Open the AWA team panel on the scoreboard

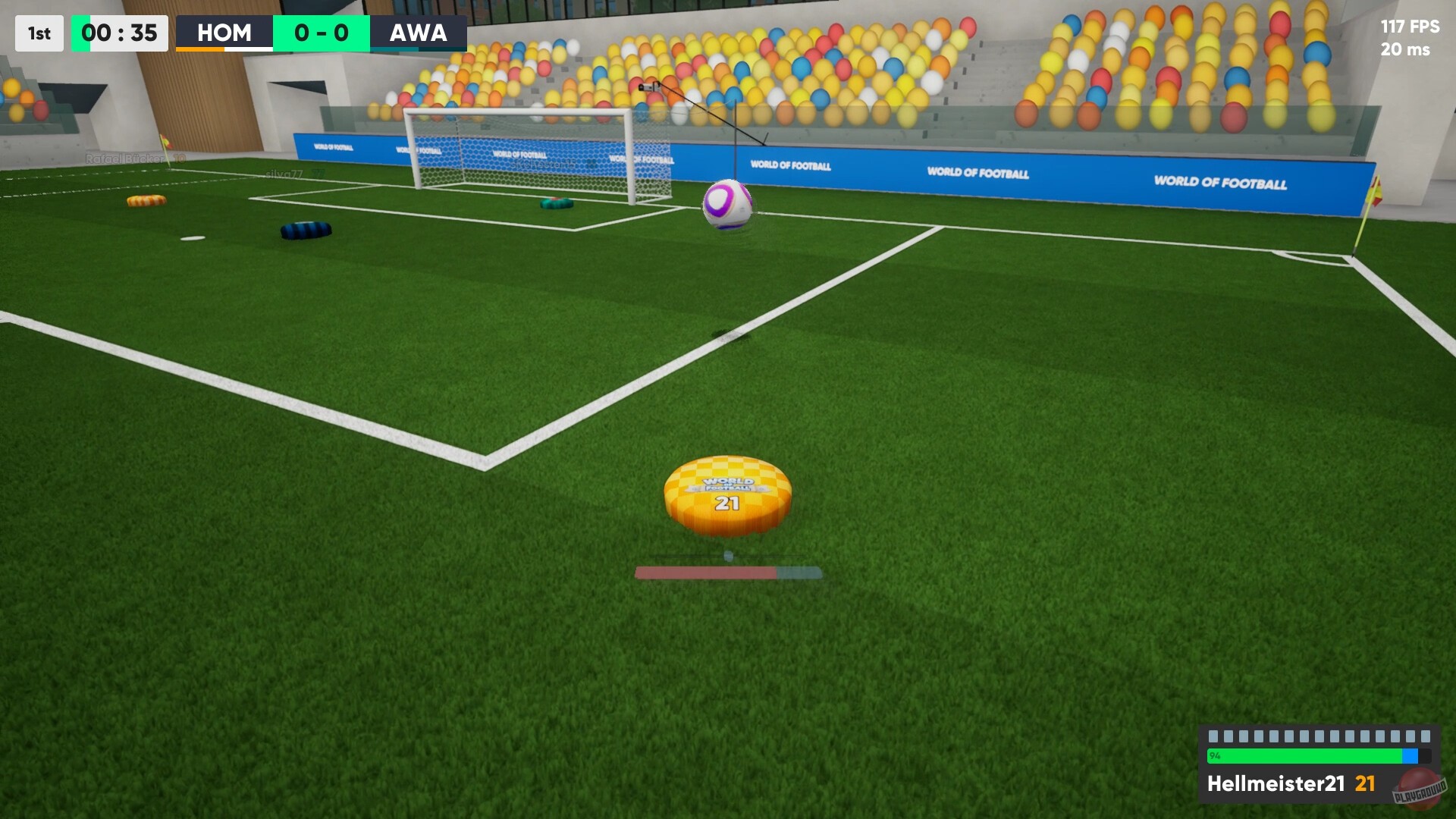419,33
